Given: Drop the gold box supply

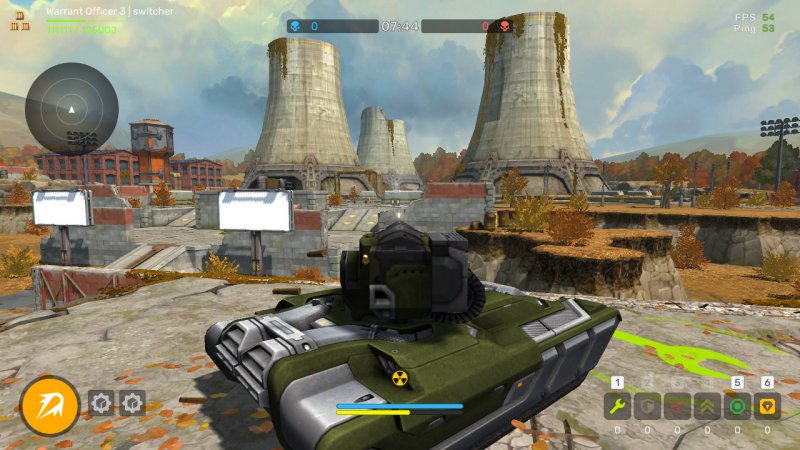Looking at the screenshot, I should pos(768,406).
